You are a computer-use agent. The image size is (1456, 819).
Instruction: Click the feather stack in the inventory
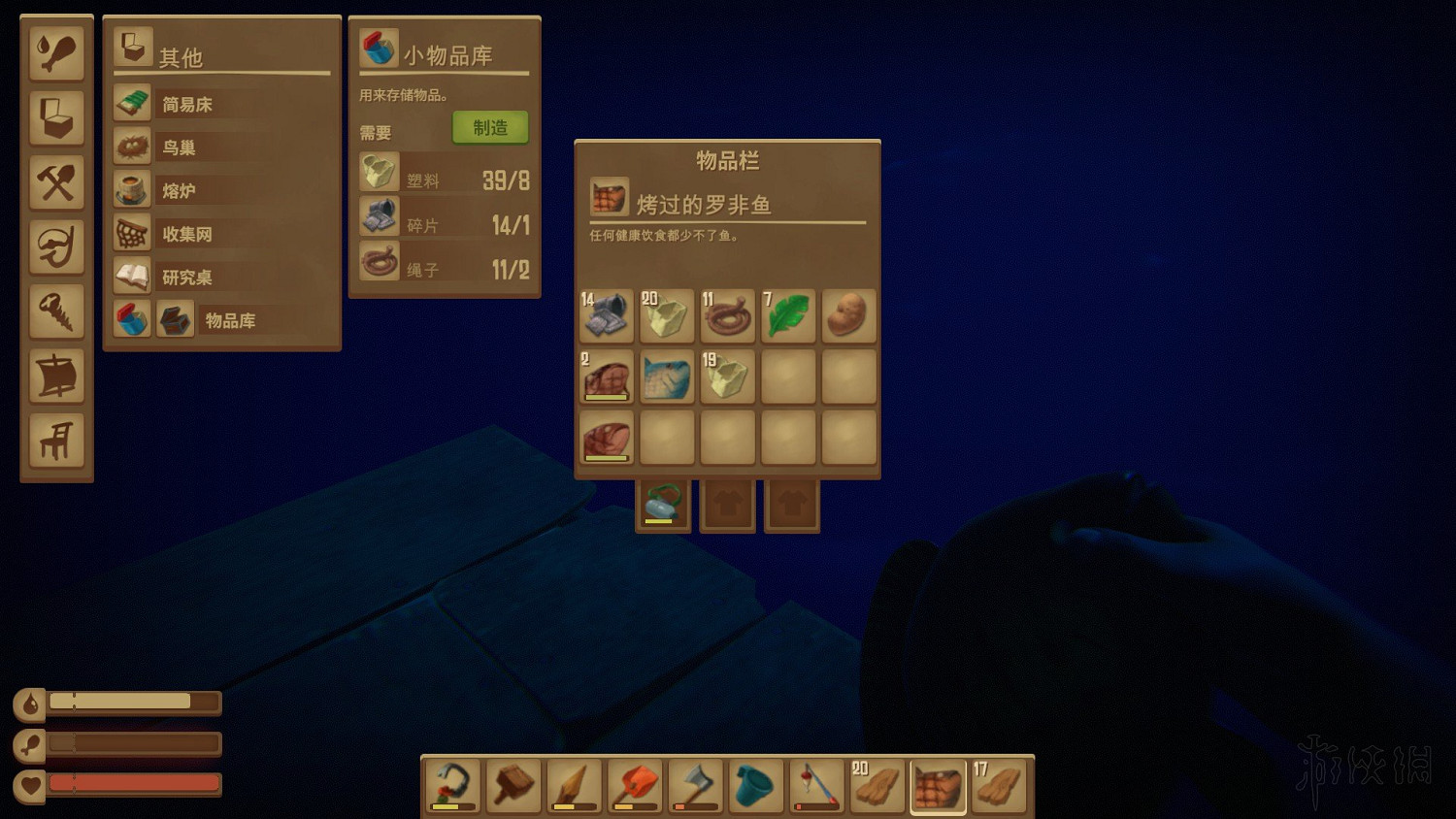tap(787, 315)
